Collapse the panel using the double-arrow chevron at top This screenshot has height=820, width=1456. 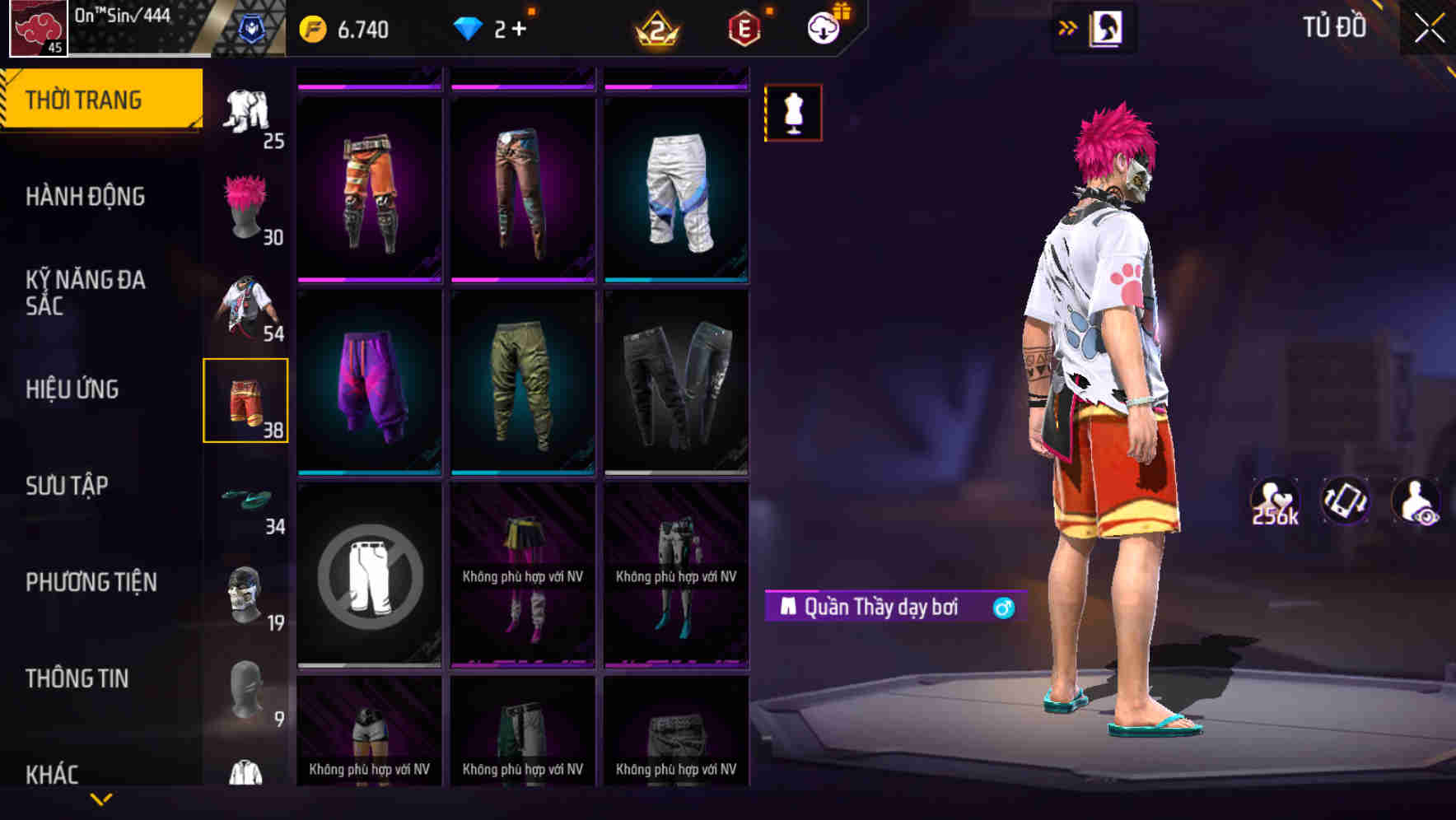click(1068, 26)
